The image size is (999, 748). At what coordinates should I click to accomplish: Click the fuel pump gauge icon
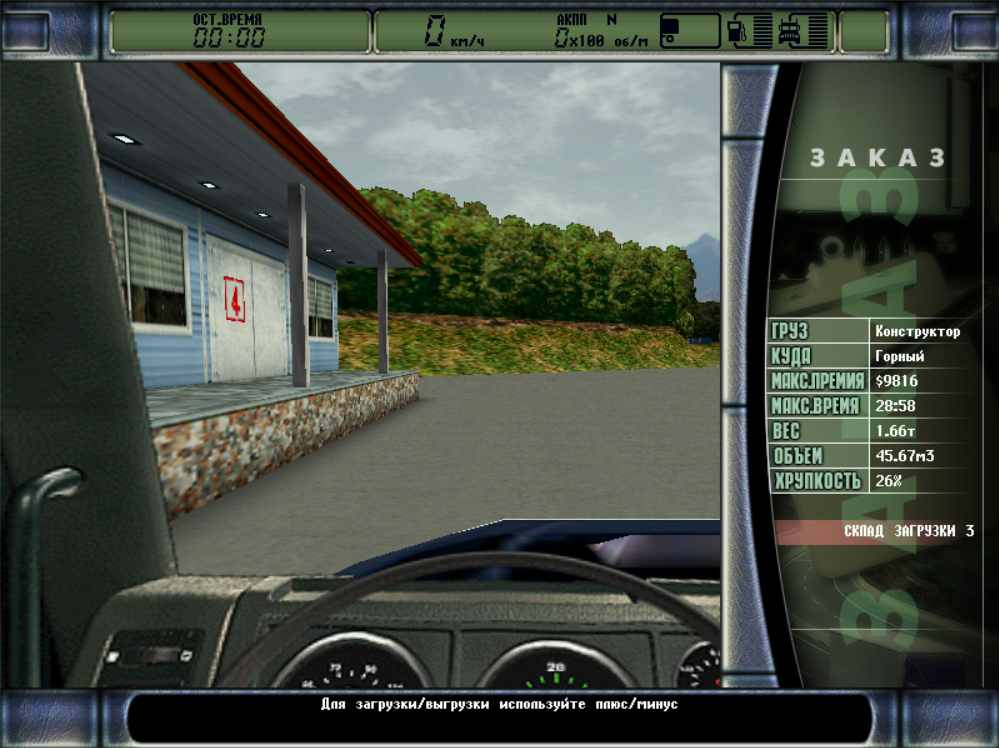[x=738, y=31]
